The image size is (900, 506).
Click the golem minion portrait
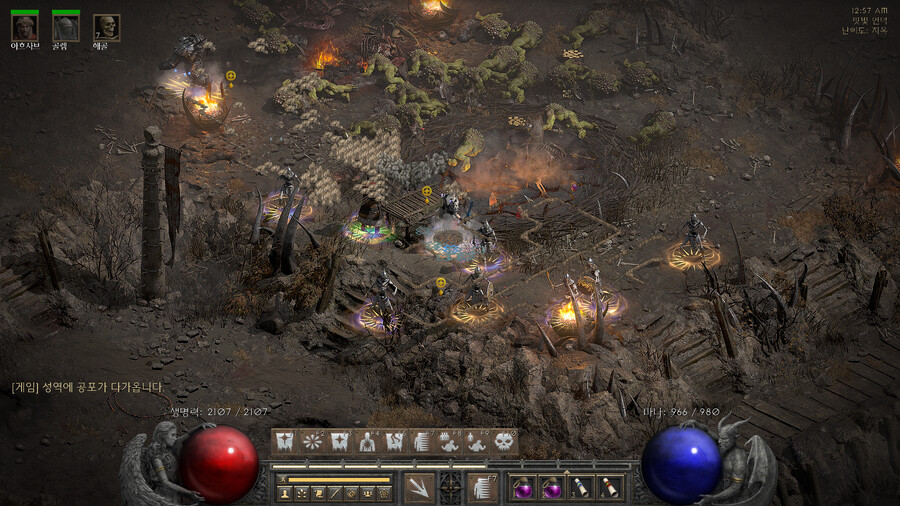click(66, 27)
